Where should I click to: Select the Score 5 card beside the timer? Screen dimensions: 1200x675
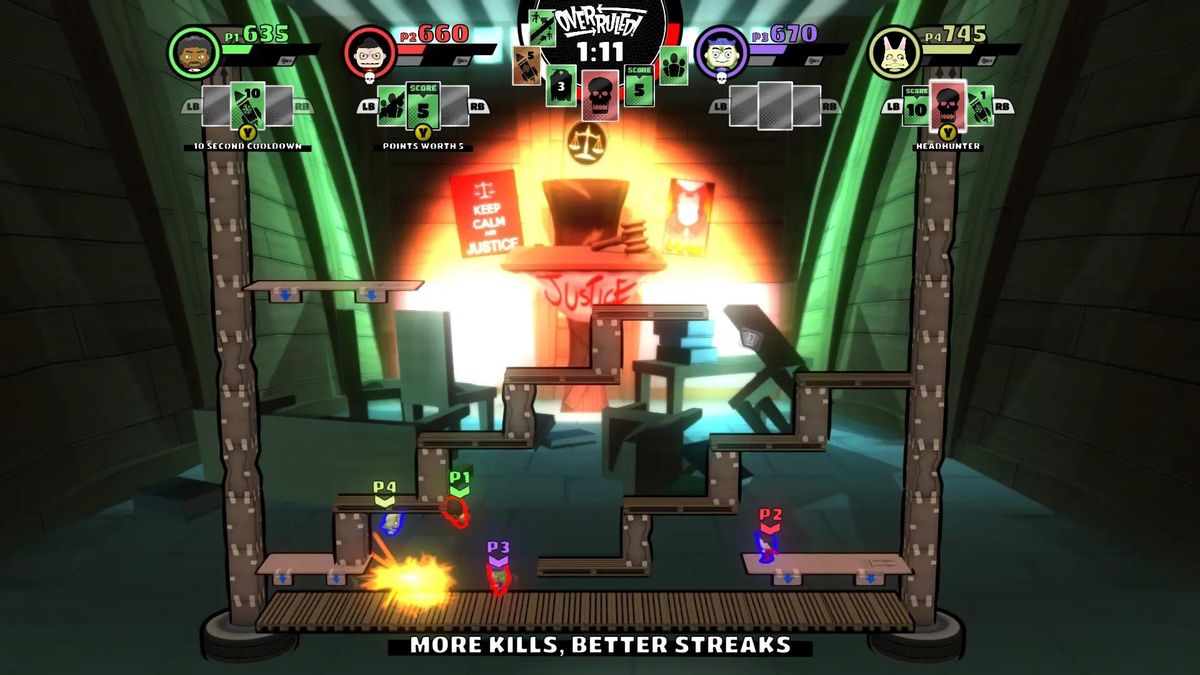639,86
